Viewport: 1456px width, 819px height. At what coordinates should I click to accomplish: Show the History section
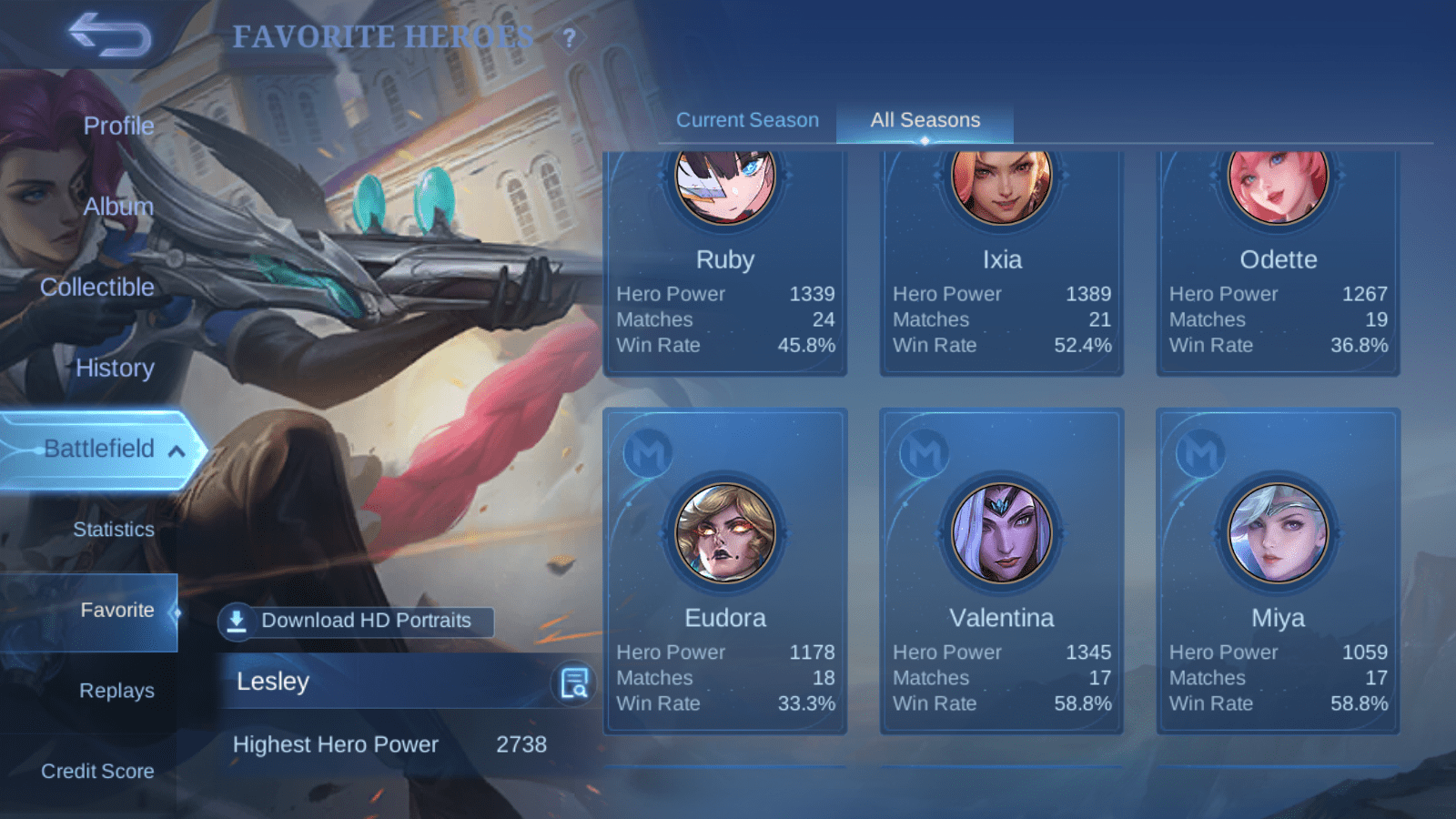pos(115,368)
